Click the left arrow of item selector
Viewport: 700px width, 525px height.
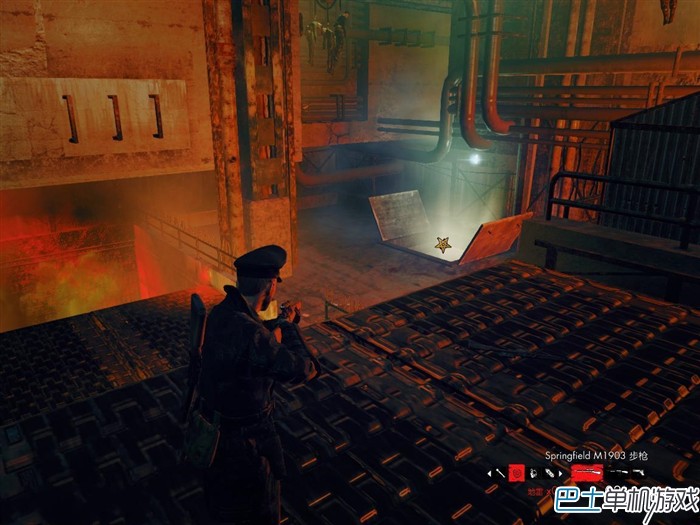click(489, 473)
